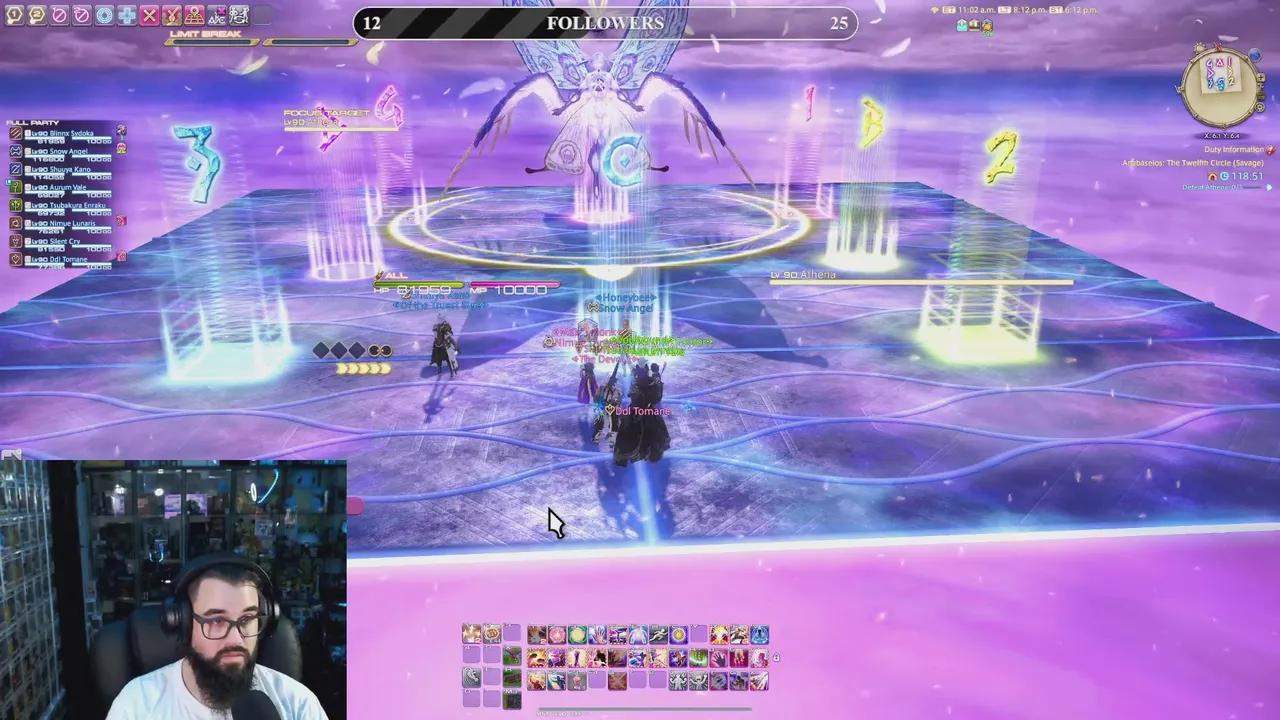Open the moogle delivery icon near the clock
Viewport: 1280px width, 720px height.
(x=986, y=26)
